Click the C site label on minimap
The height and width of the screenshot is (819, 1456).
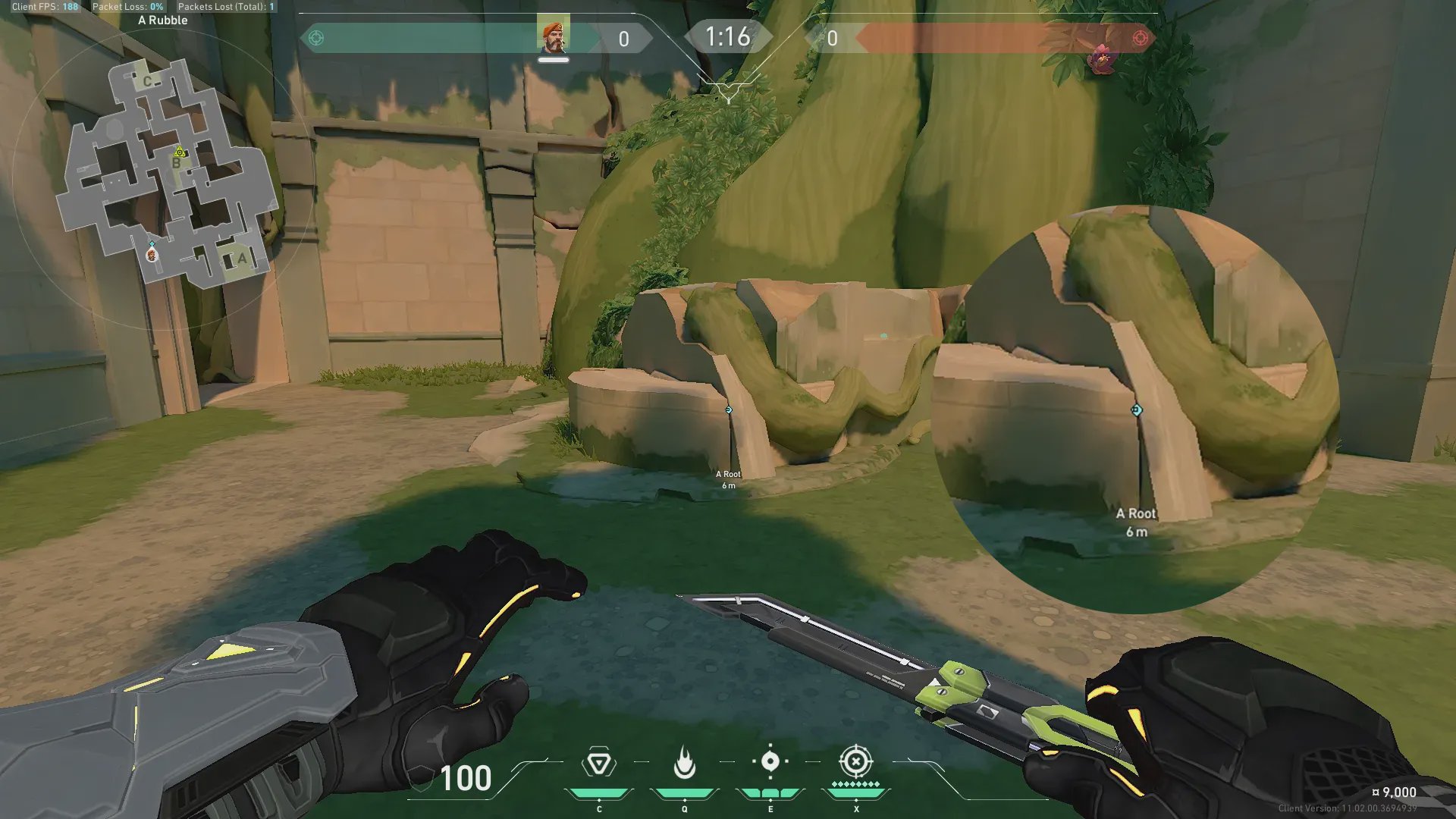pos(147,81)
